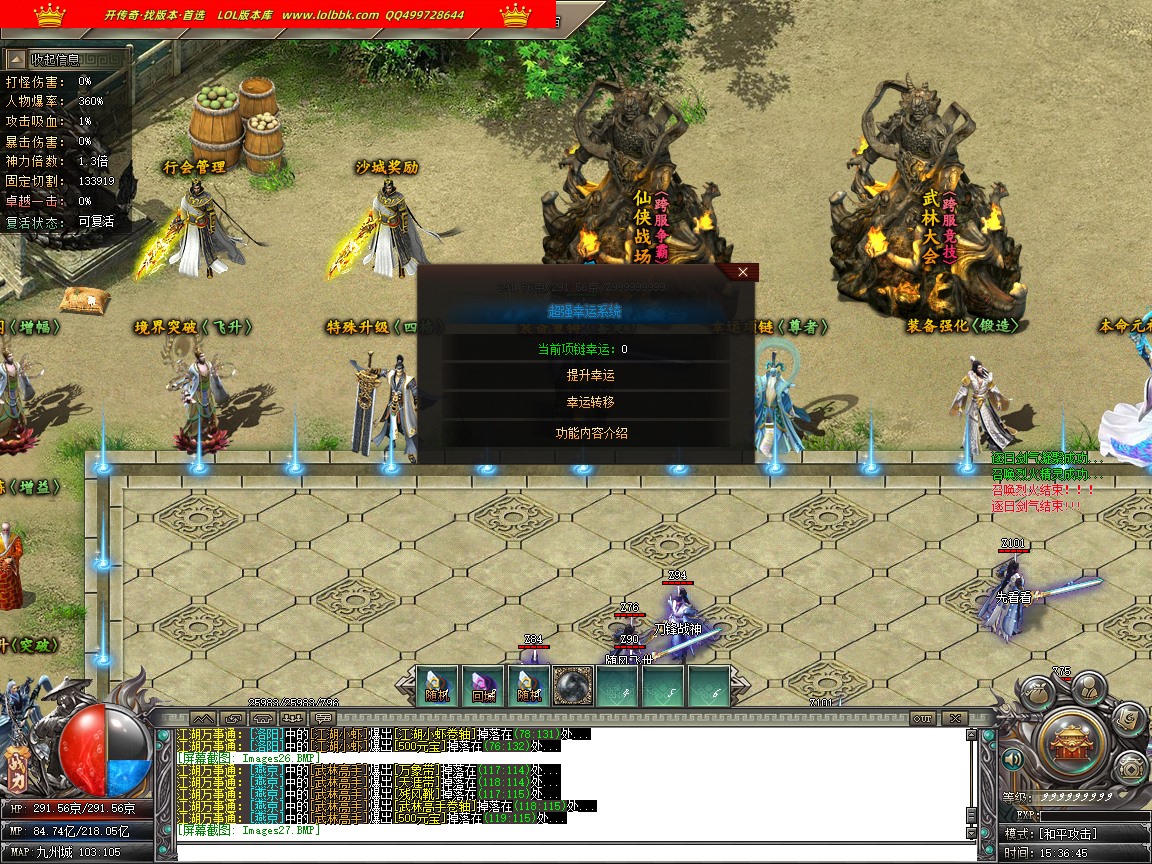Open the character silhouette icon
The height and width of the screenshot is (864, 1152).
[1088, 686]
